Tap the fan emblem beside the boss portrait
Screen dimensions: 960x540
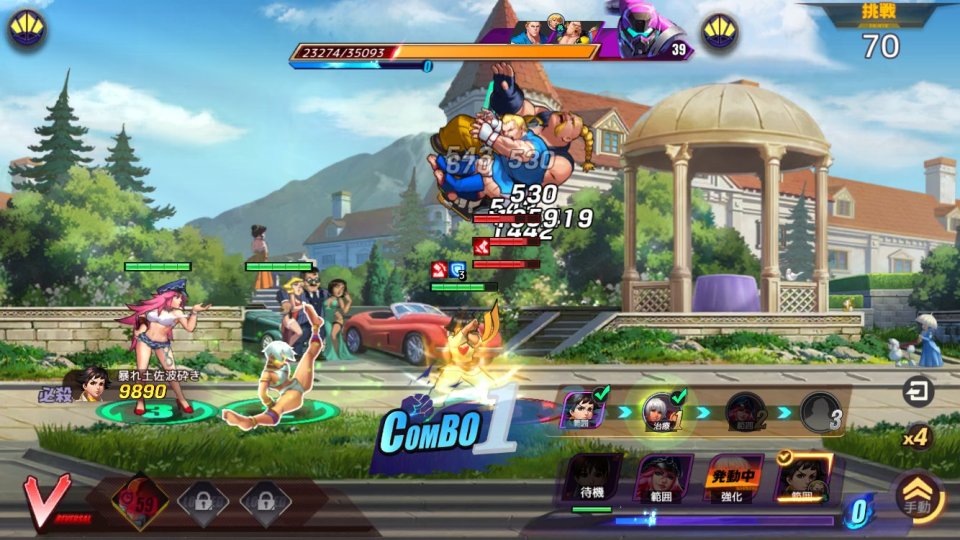(x=720, y=32)
